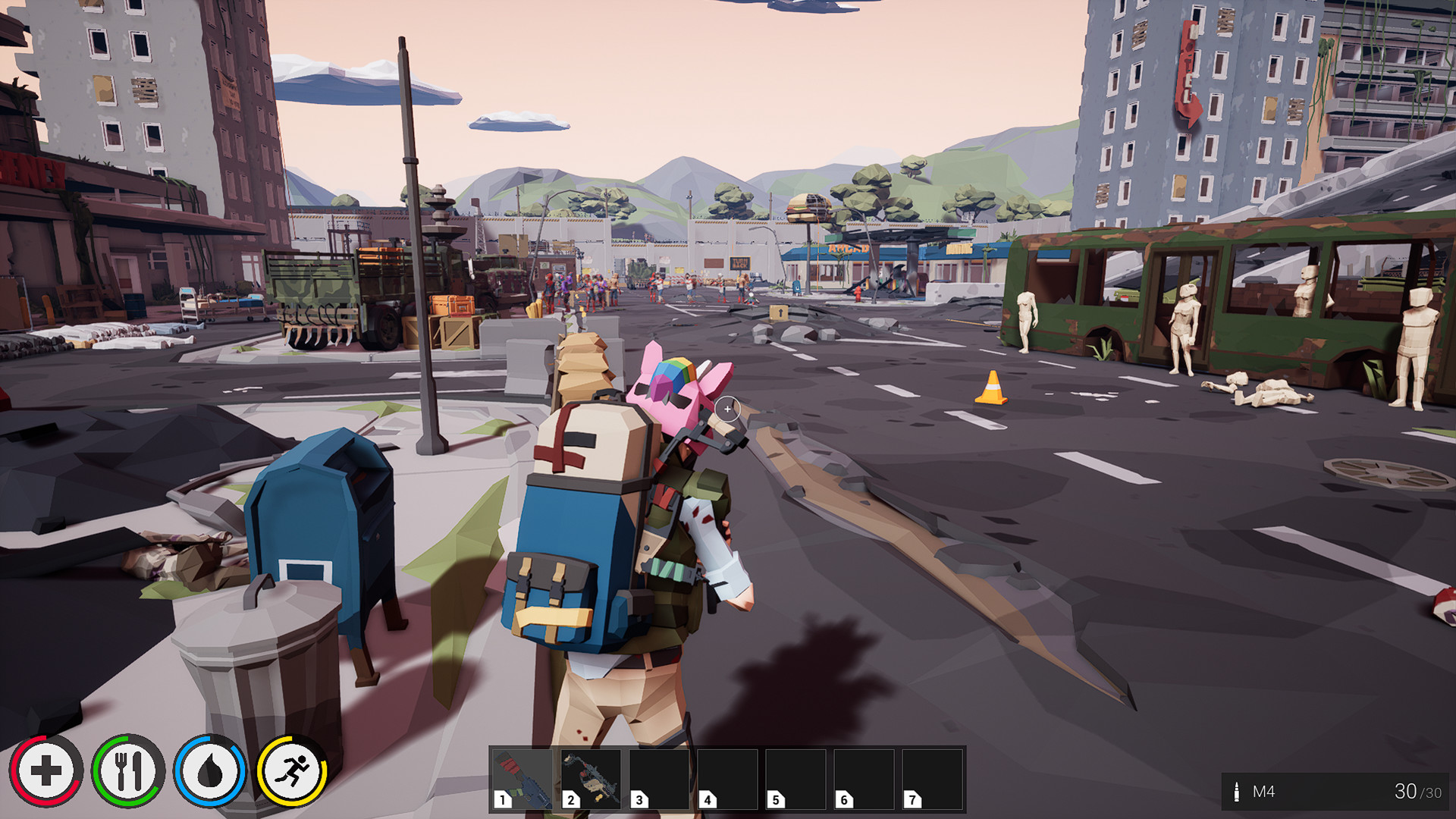Select the yellow stamina runner icon
The width and height of the screenshot is (1456, 819).
[x=292, y=770]
